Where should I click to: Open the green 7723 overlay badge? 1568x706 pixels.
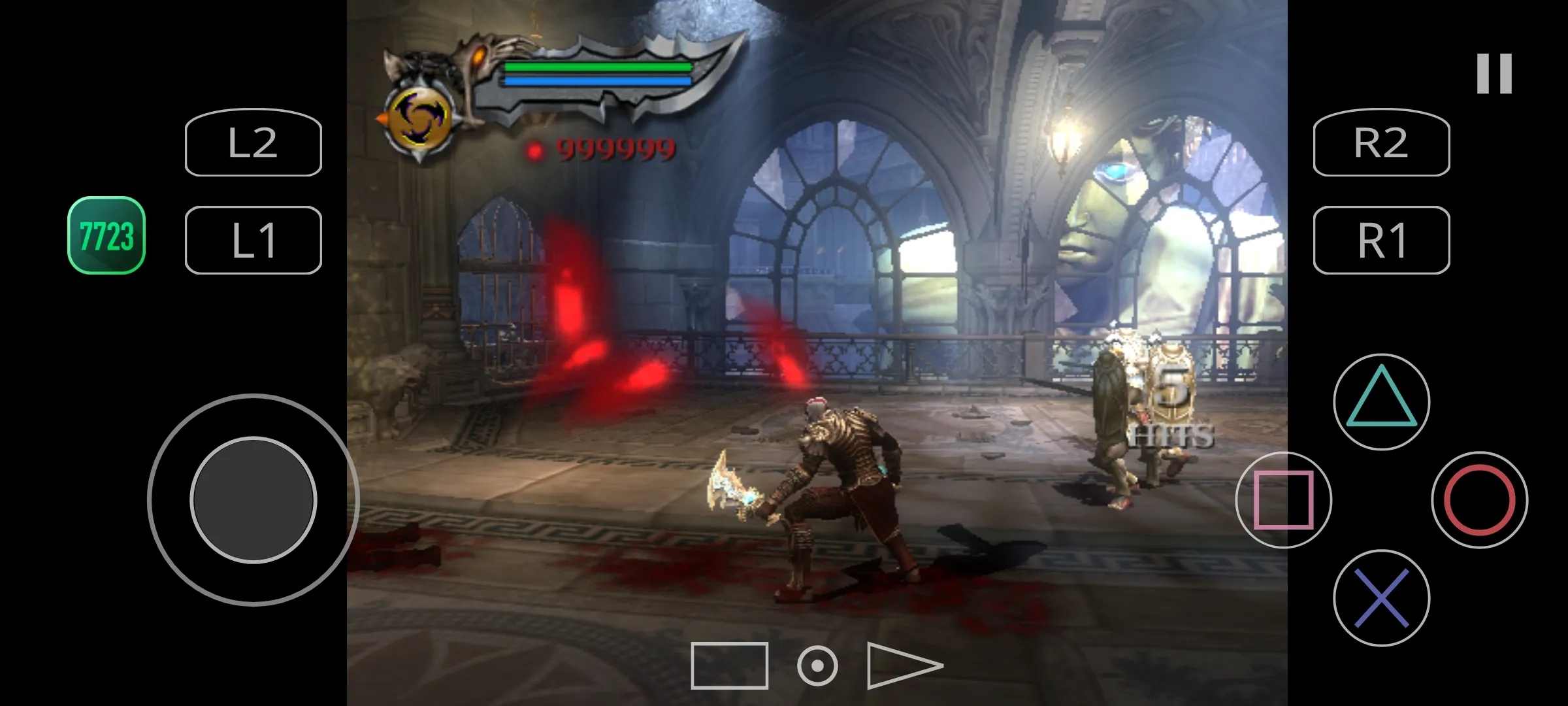click(106, 235)
